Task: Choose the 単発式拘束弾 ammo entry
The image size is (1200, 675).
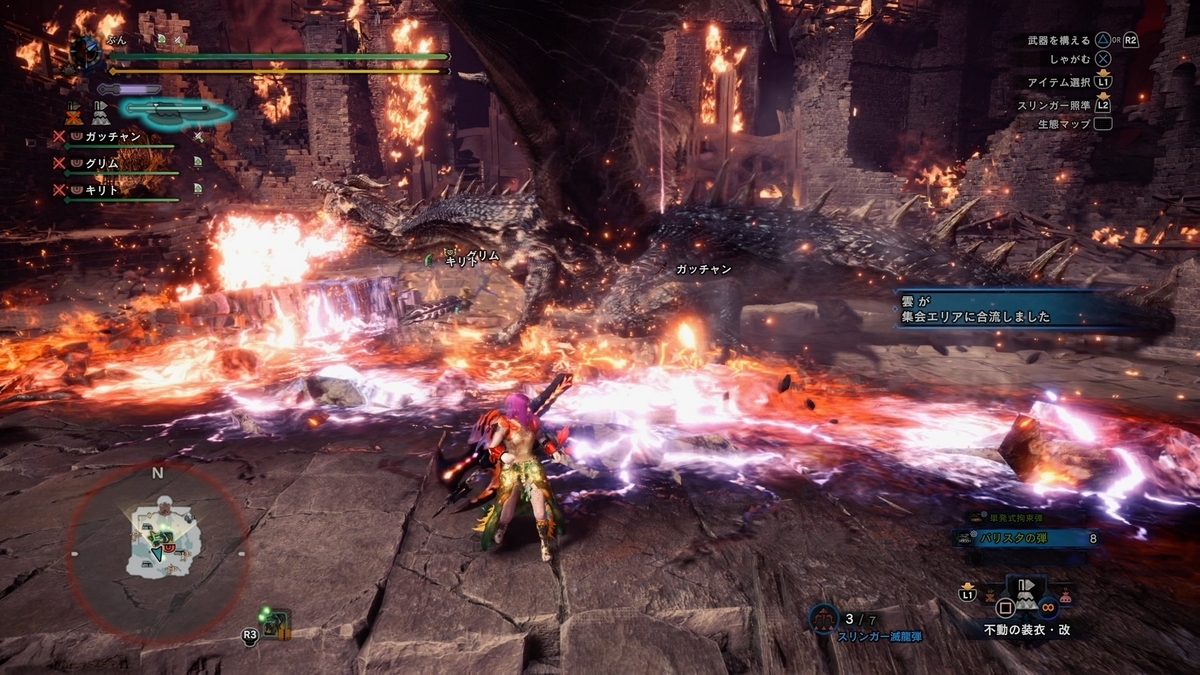Action: click(x=1011, y=517)
